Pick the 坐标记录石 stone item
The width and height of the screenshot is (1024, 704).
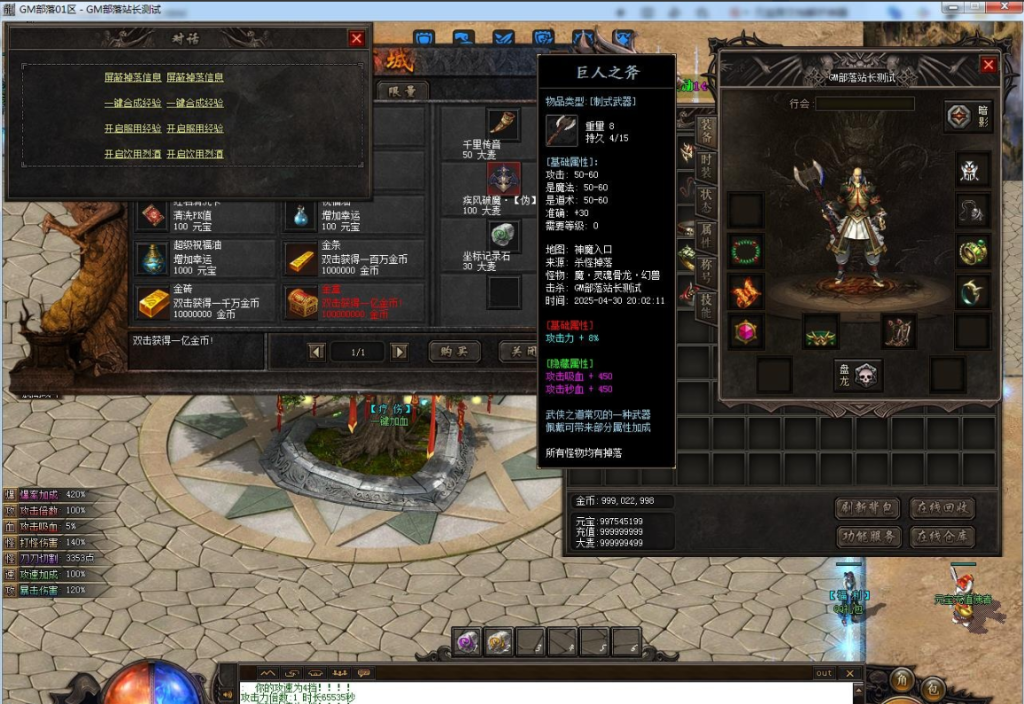coord(503,236)
